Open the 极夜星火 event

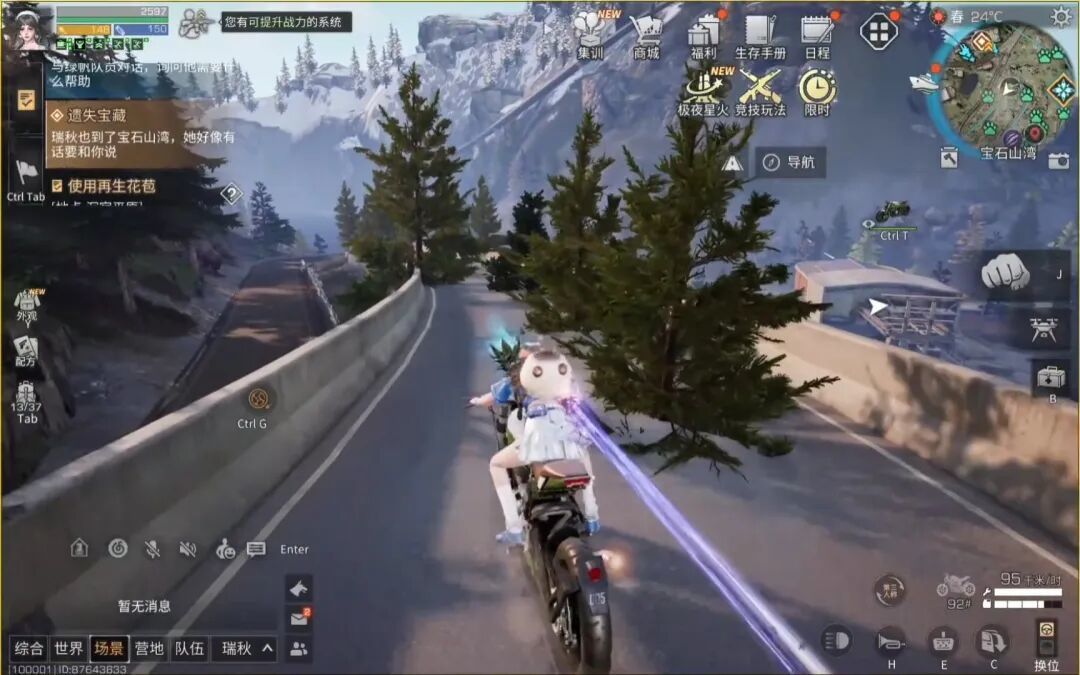click(704, 92)
